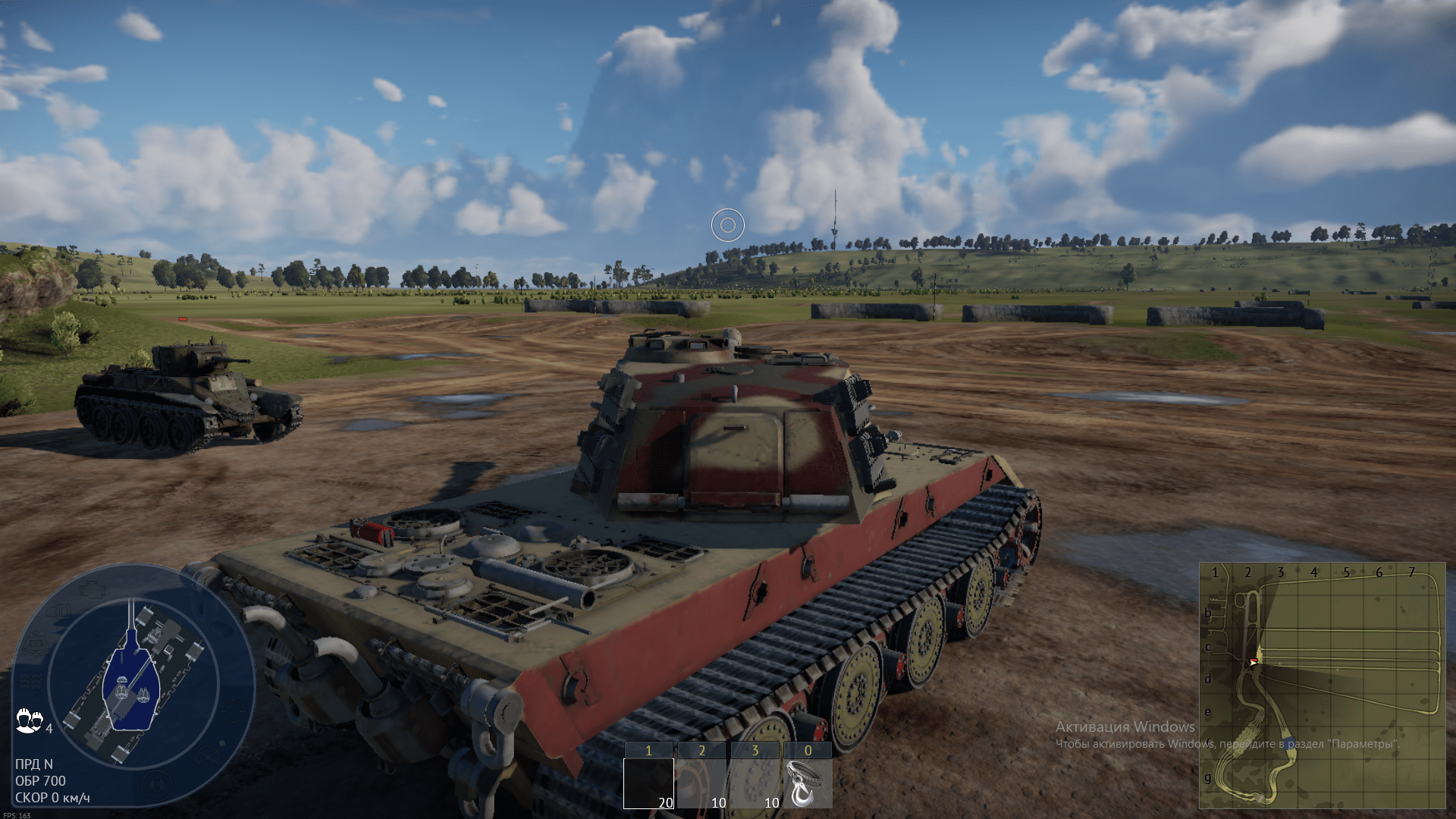This screenshot has height=819, width=1456.
Task: Click the steering wheel driver icon
Action: click(207, 755)
